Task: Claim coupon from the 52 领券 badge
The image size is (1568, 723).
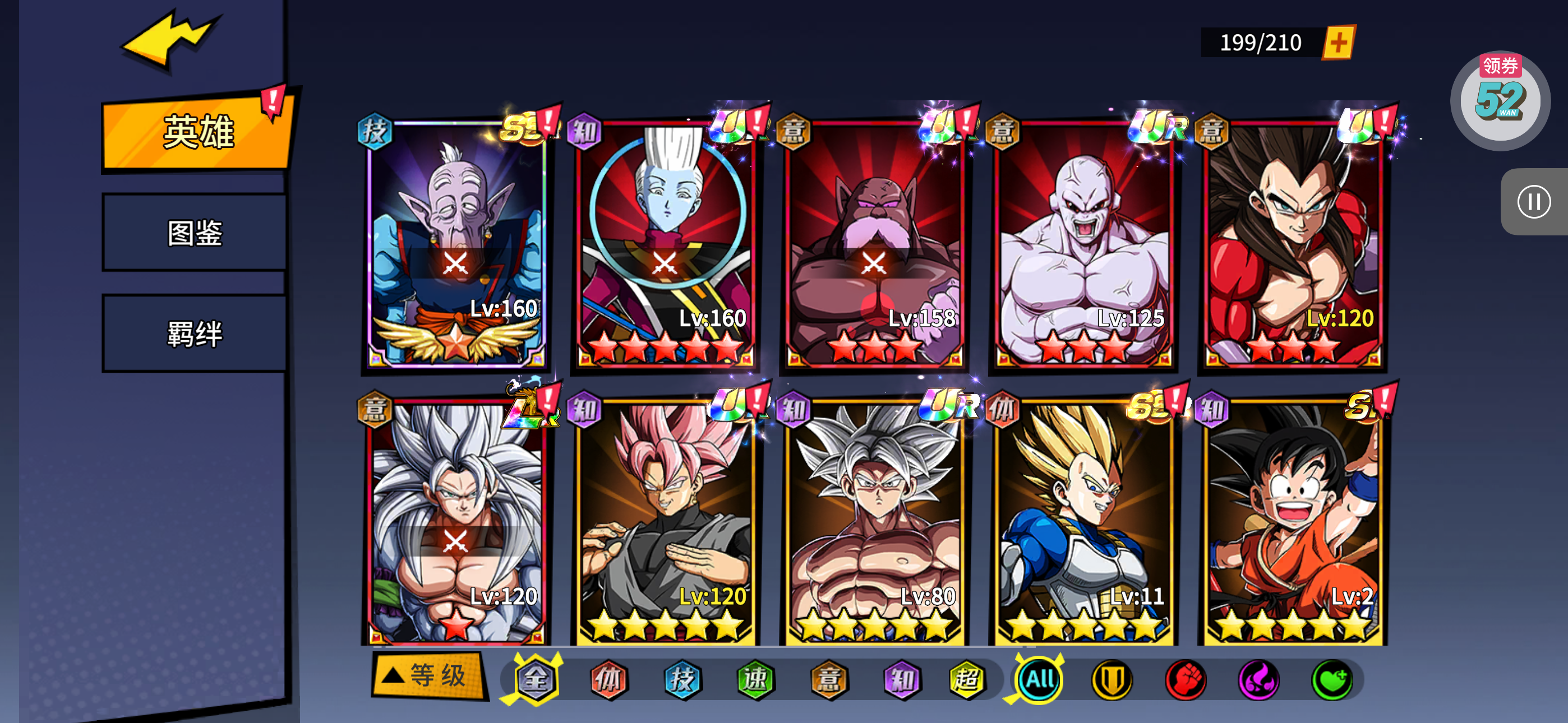Action: coord(1500,100)
